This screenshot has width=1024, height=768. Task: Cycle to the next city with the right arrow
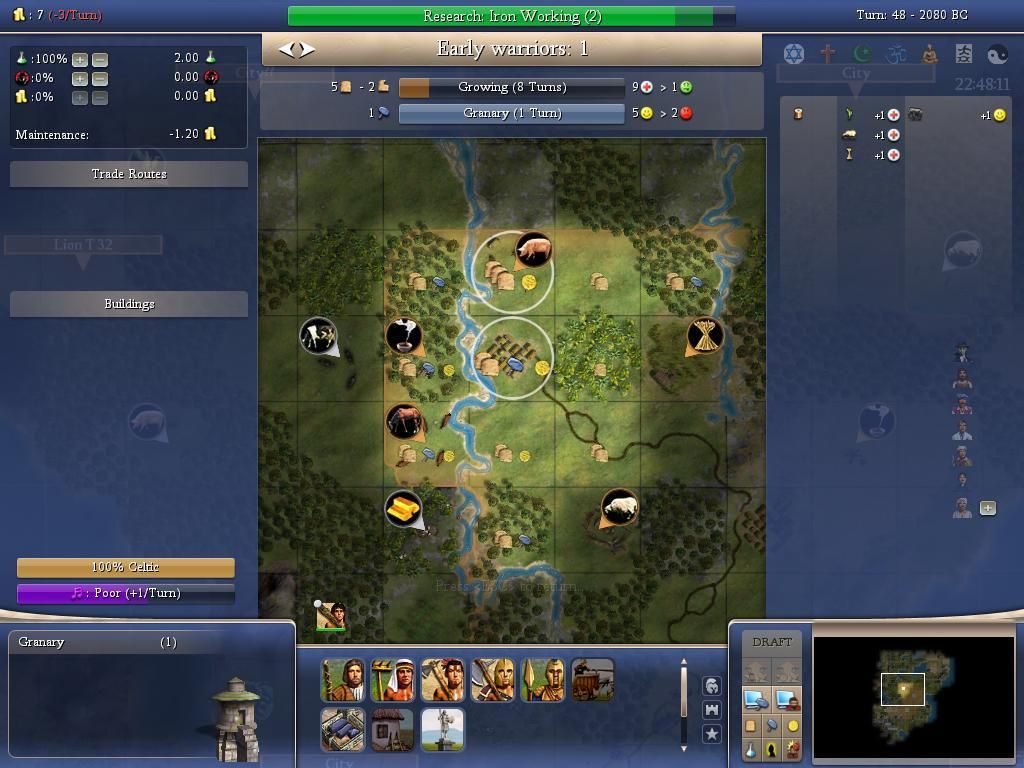tap(306, 49)
